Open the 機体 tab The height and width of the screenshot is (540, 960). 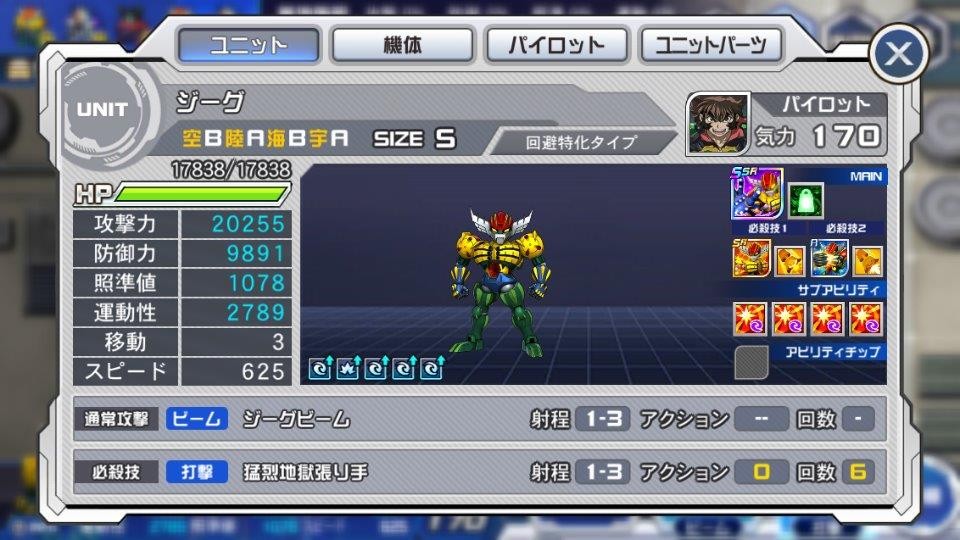[x=402, y=45]
